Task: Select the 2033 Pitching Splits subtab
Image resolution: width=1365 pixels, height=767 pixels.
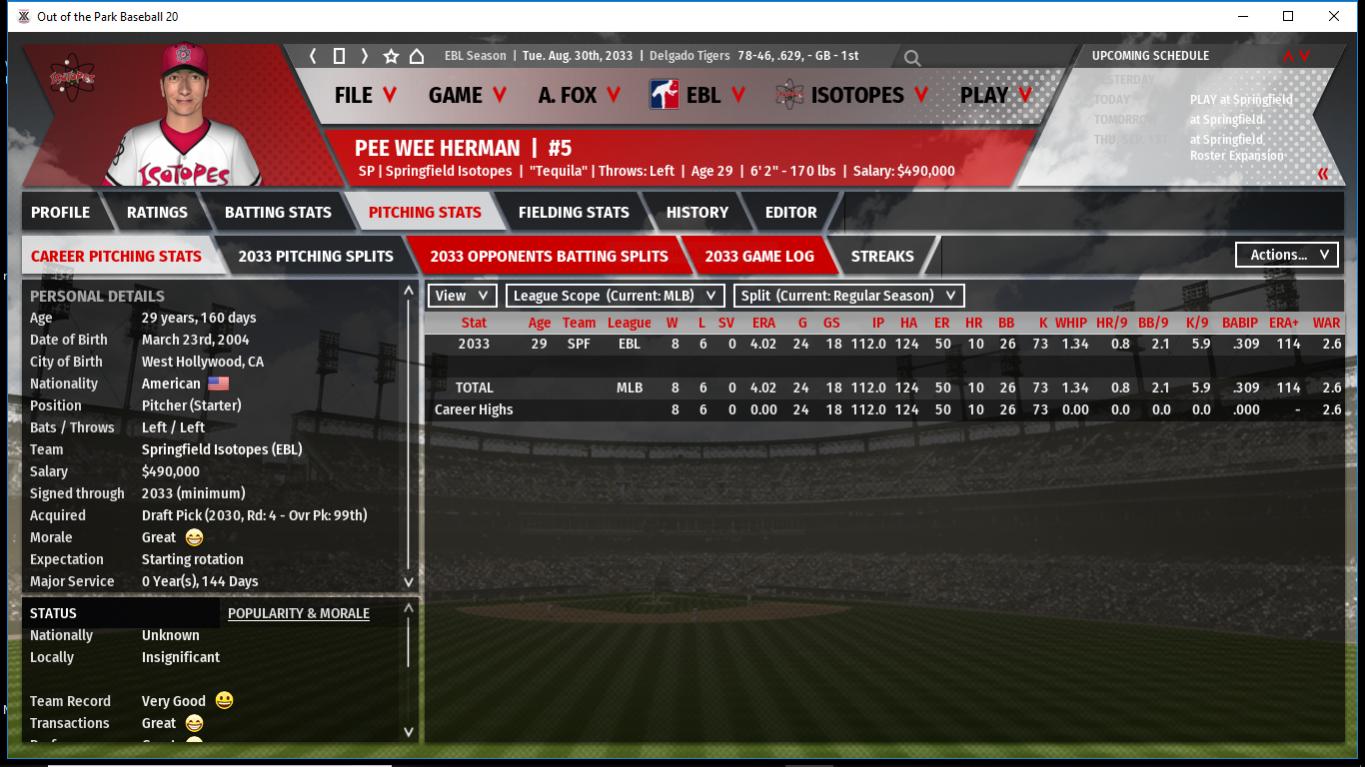Action: (316, 256)
